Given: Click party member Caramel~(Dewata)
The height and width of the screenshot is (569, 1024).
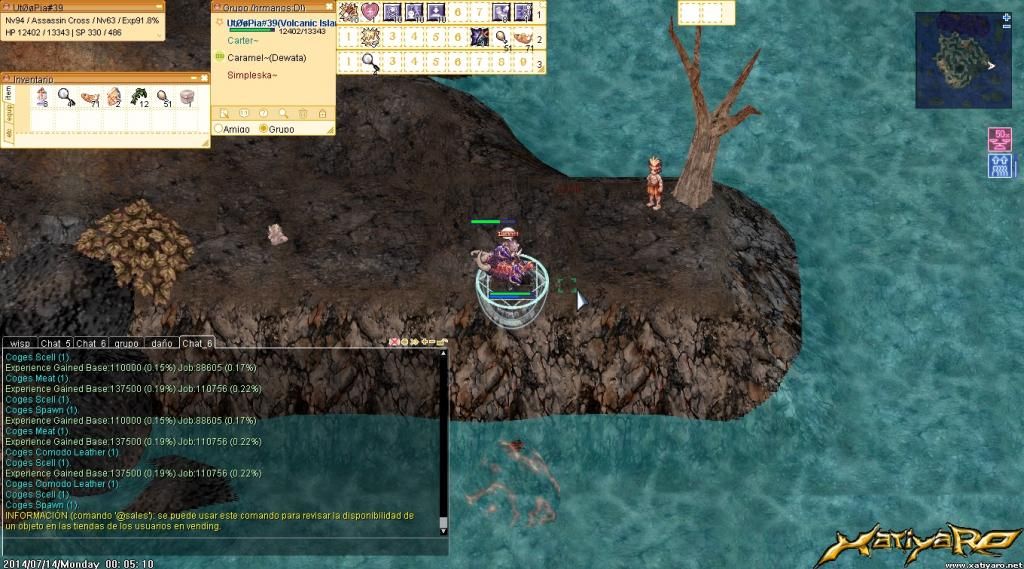Looking at the screenshot, I should [x=266, y=58].
